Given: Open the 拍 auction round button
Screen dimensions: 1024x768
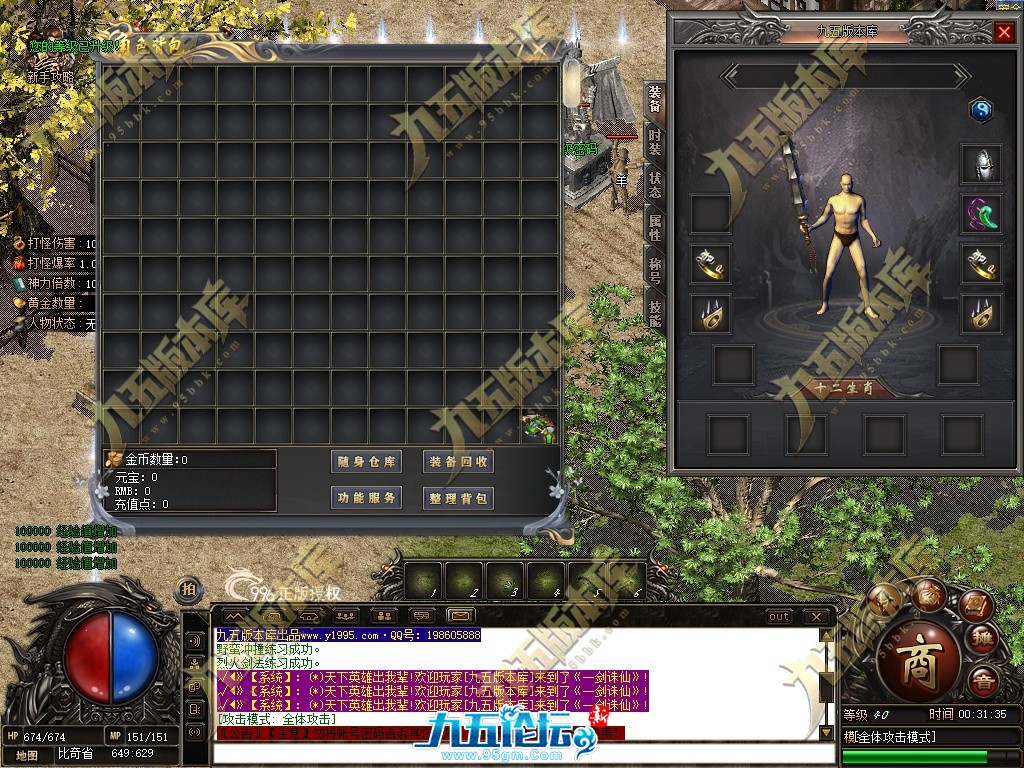Looking at the screenshot, I should tap(188, 589).
